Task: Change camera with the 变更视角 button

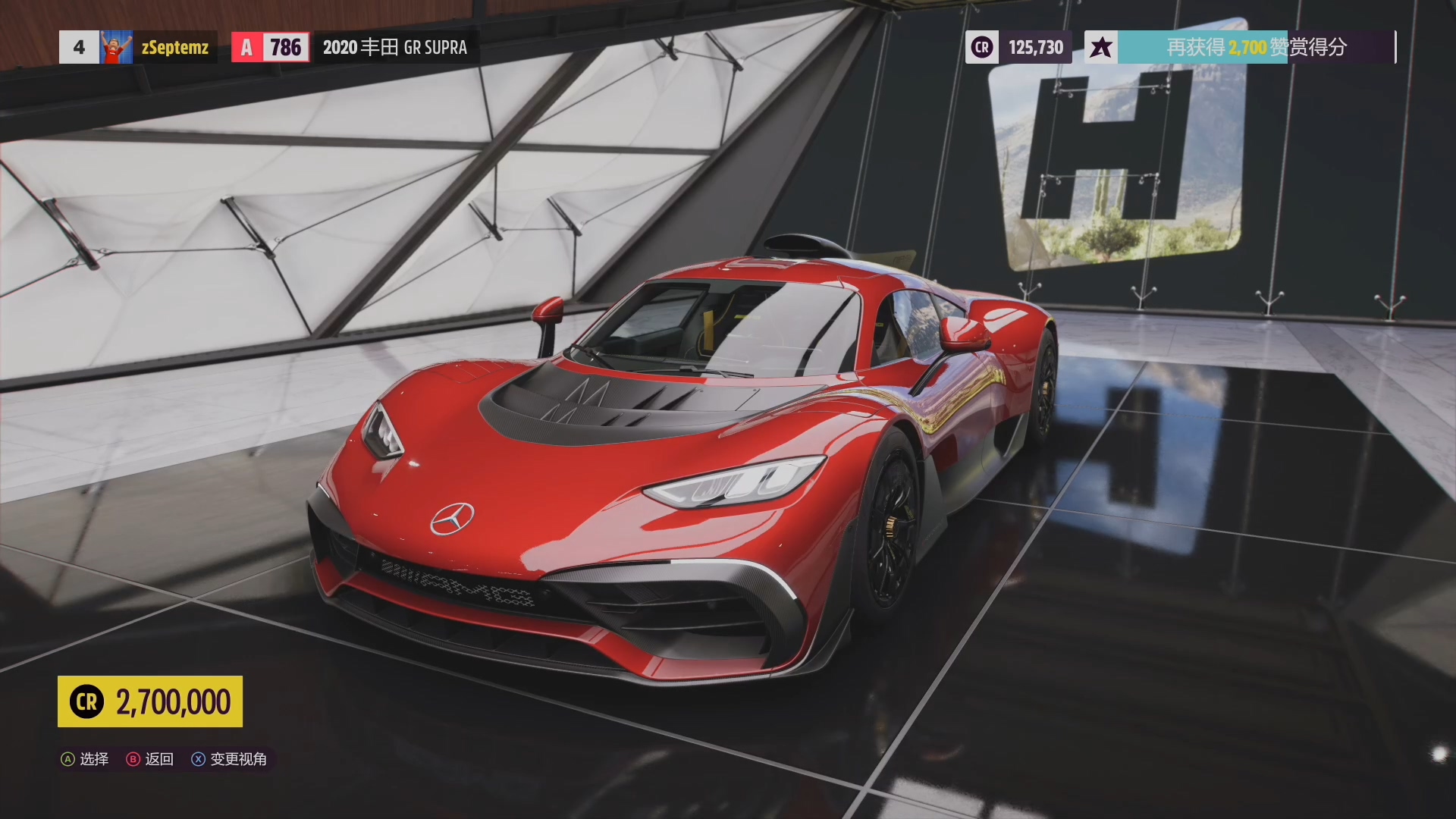Action: (229, 759)
